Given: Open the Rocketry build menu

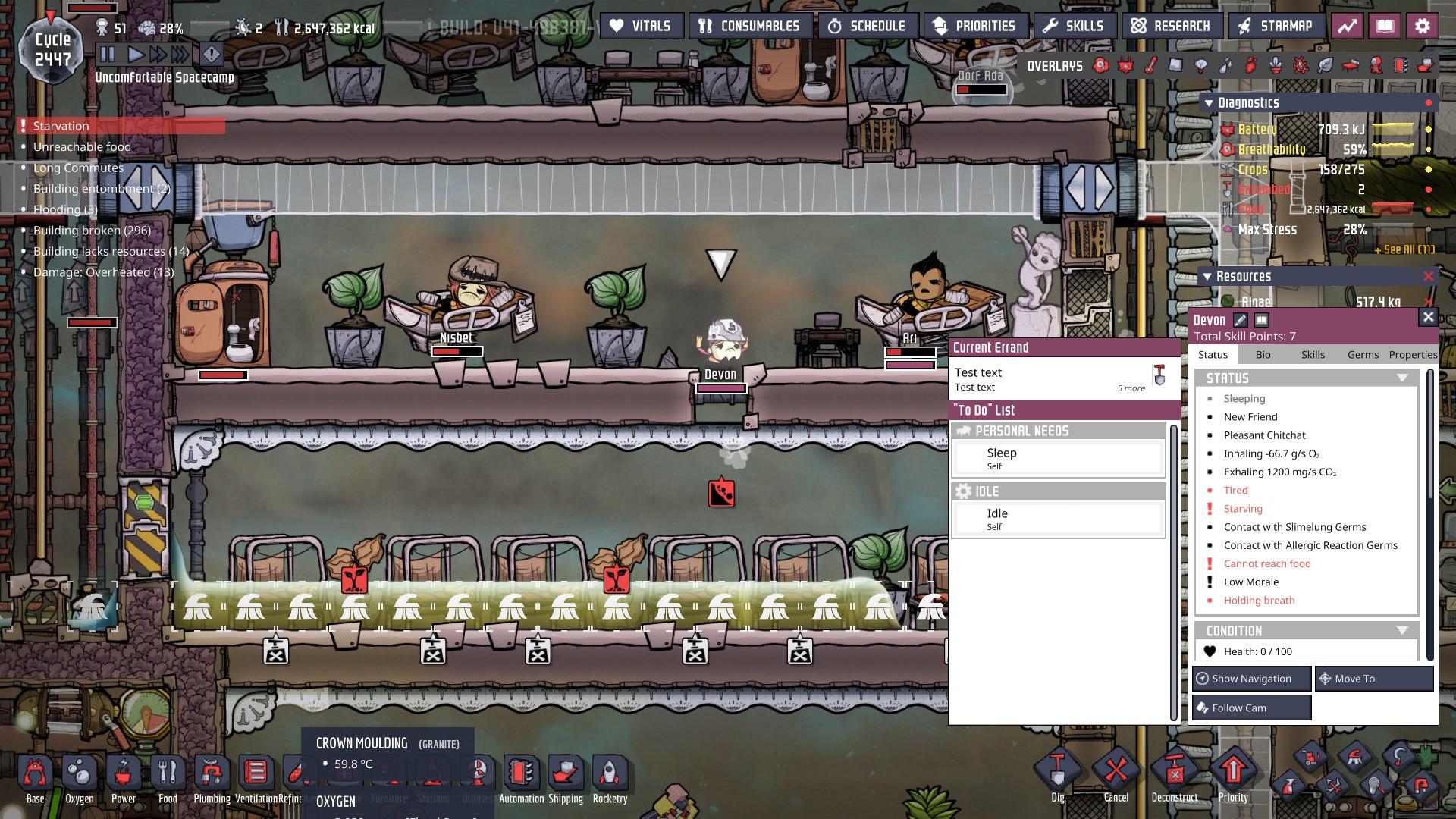Looking at the screenshot, I should 610,773.
